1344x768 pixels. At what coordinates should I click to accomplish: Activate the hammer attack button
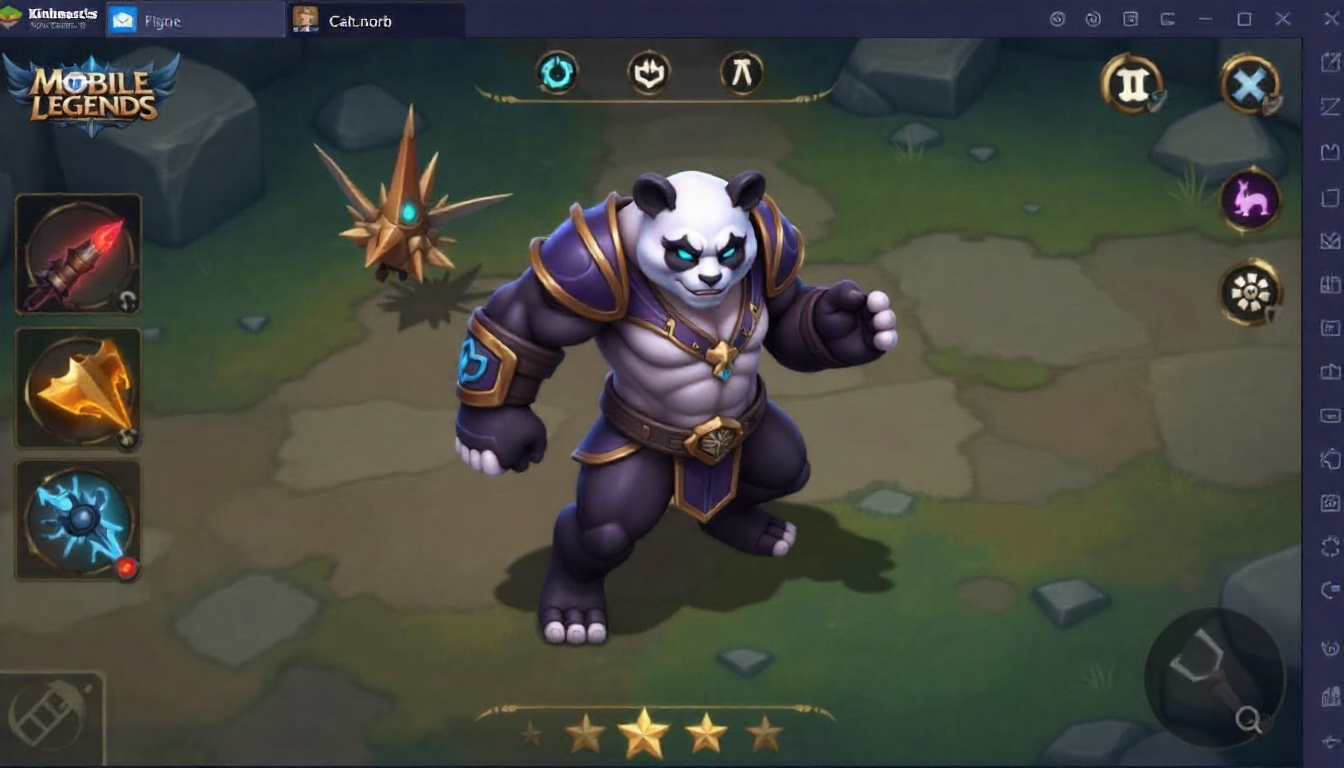(1213, 676)
